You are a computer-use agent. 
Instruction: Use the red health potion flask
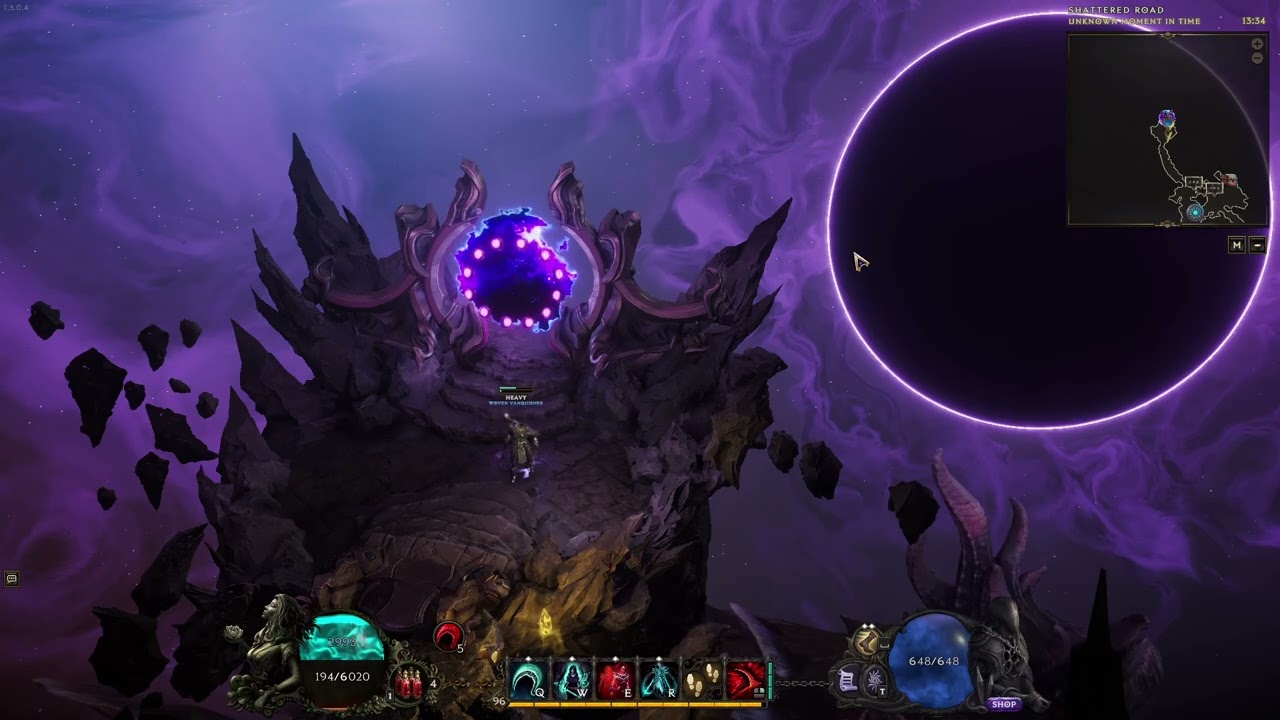click(408, 684)
